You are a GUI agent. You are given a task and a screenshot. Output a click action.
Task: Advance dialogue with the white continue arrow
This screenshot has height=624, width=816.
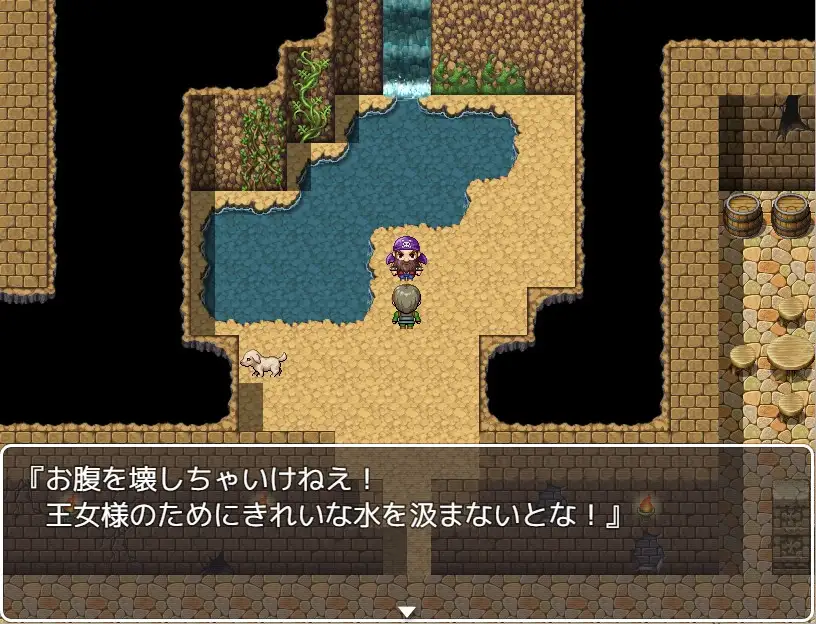(x=407, y=611)
